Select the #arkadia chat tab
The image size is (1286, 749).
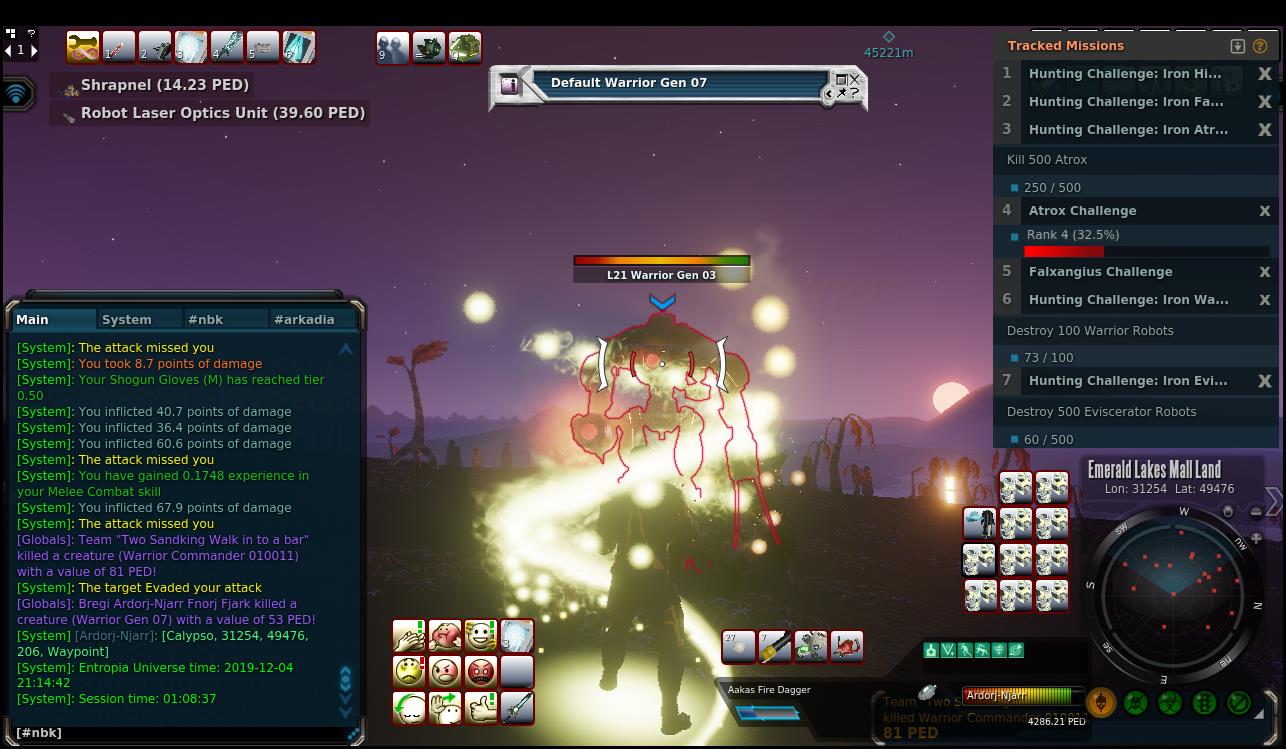(x=304, y=319)
